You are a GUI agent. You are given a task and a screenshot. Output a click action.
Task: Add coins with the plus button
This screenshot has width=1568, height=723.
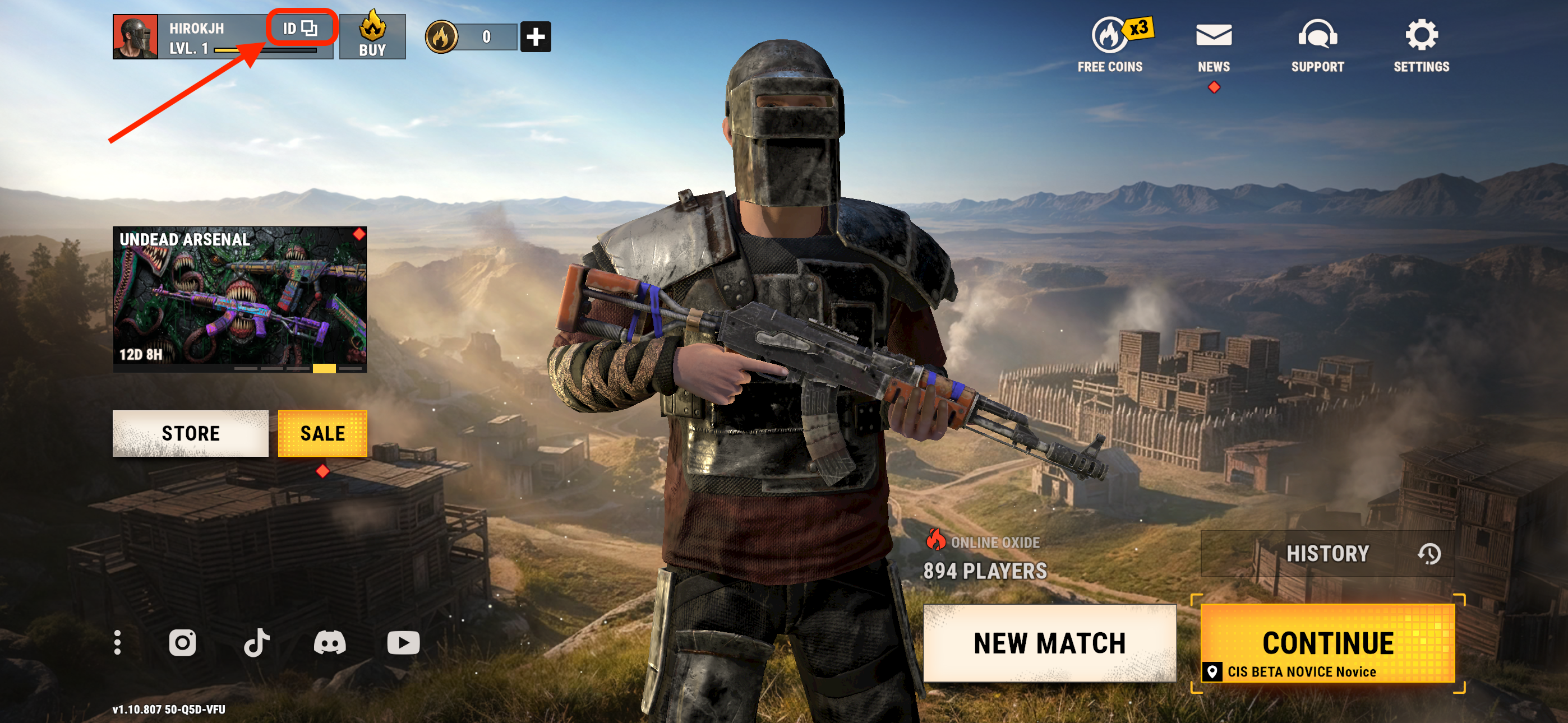pyautogui.click(x=535, y=37)
